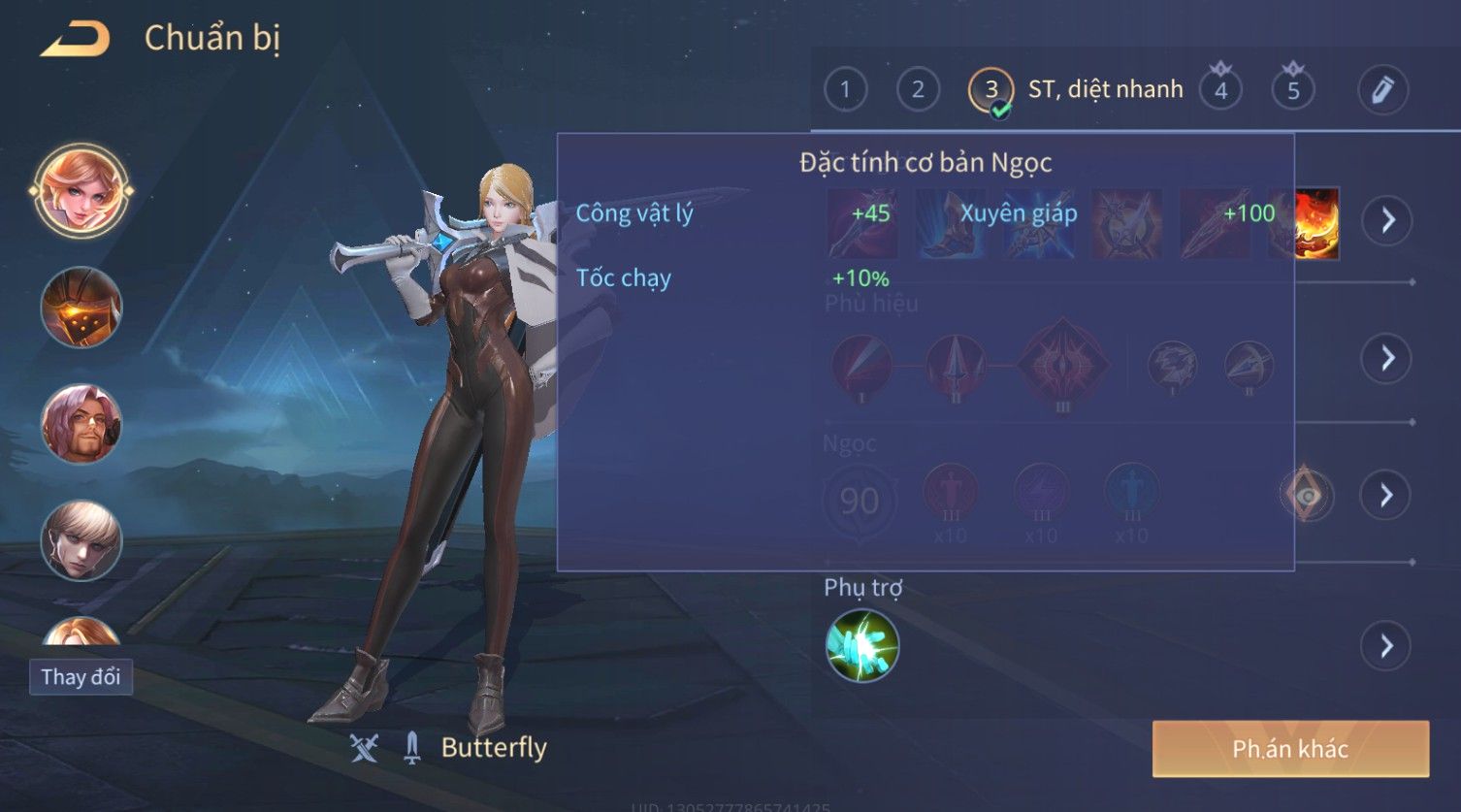Tap the Ph.án khác button

click(1290, 749)
